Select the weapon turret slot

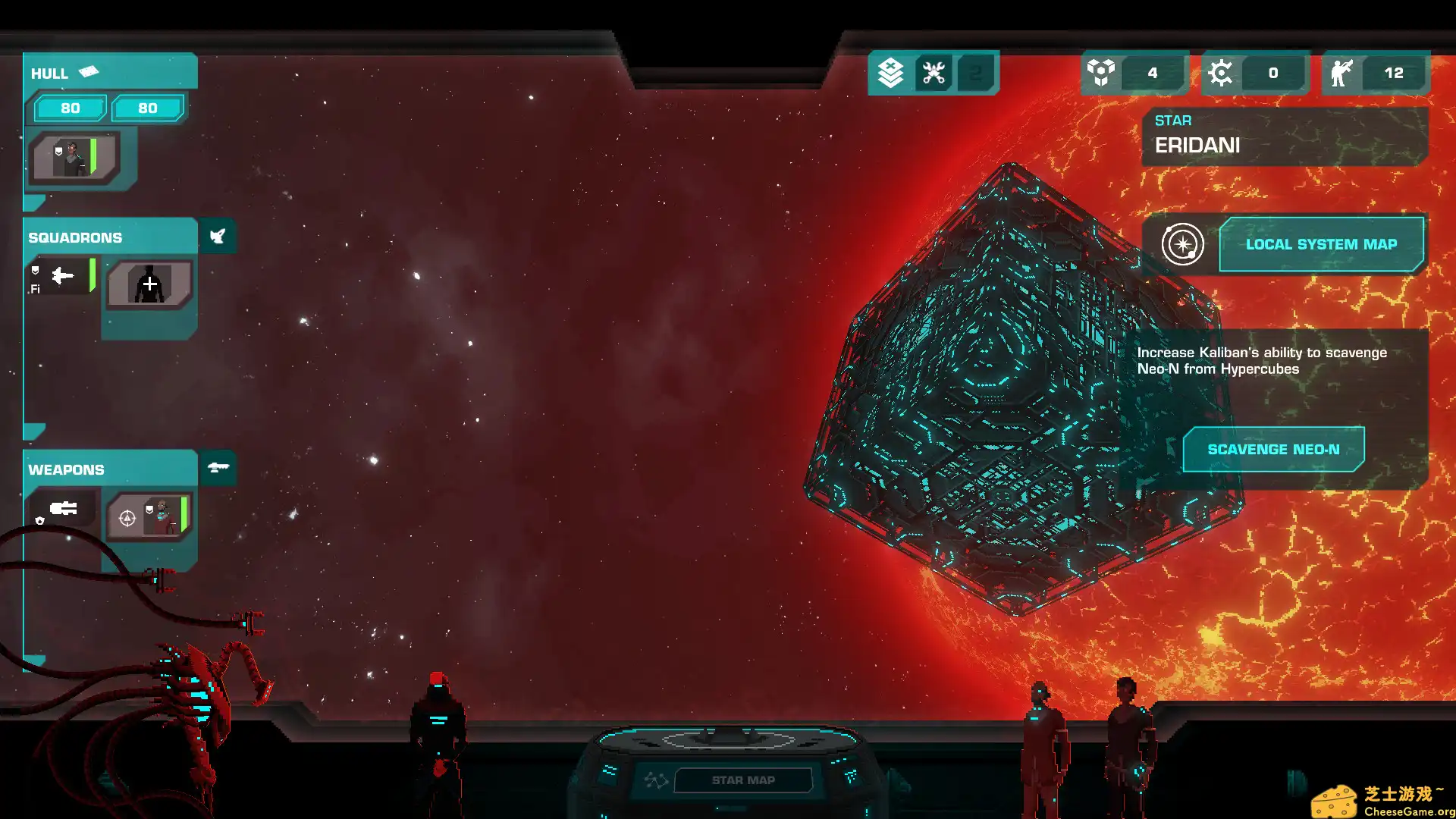[x=63, y=509]
